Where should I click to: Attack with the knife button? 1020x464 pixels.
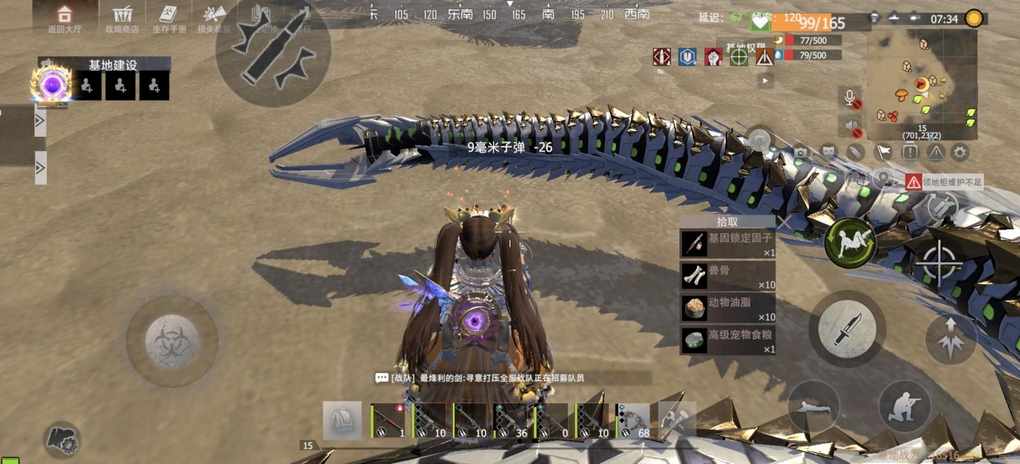(x=846, y=327)
